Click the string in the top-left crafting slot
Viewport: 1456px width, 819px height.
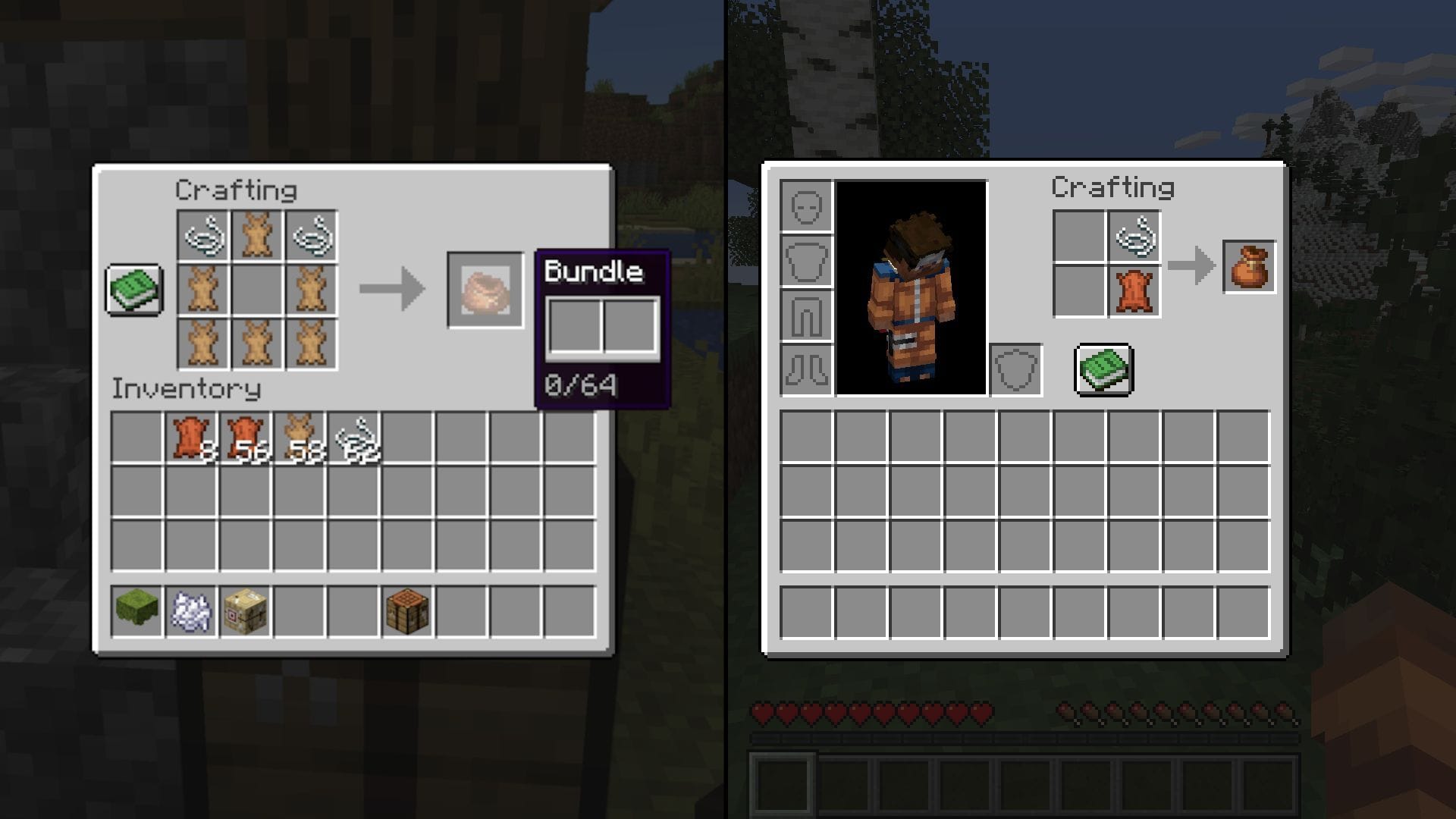(205, 235)
